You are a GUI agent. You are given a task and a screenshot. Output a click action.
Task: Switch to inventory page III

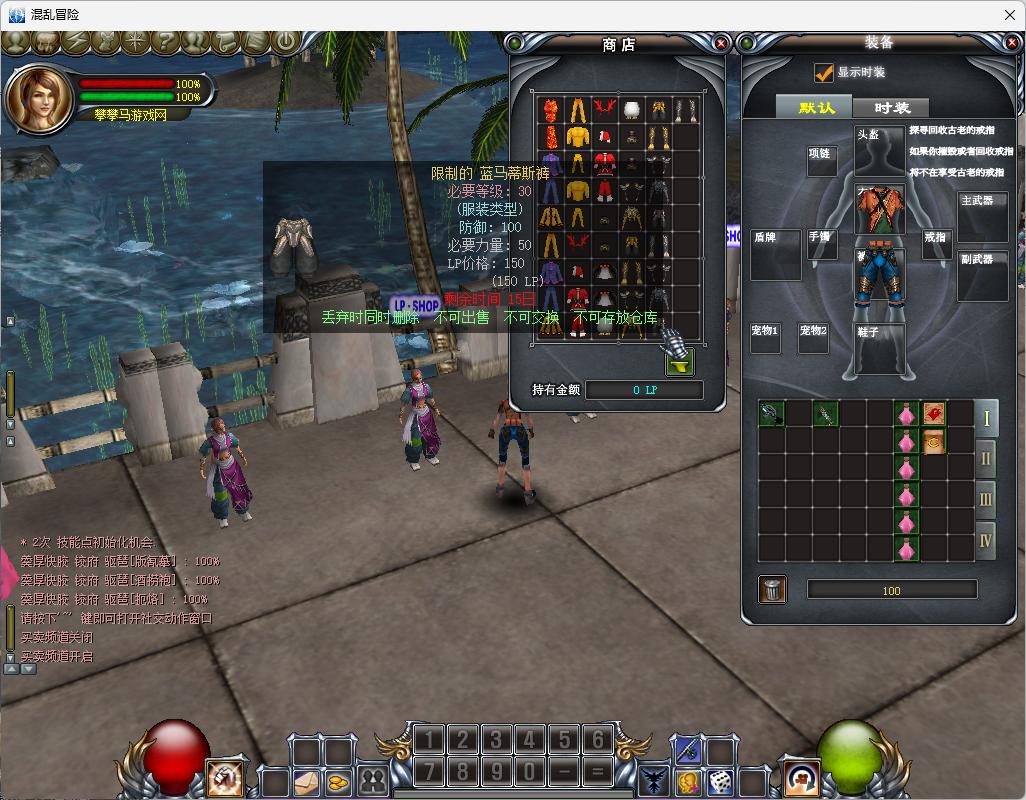pos(986,499)
